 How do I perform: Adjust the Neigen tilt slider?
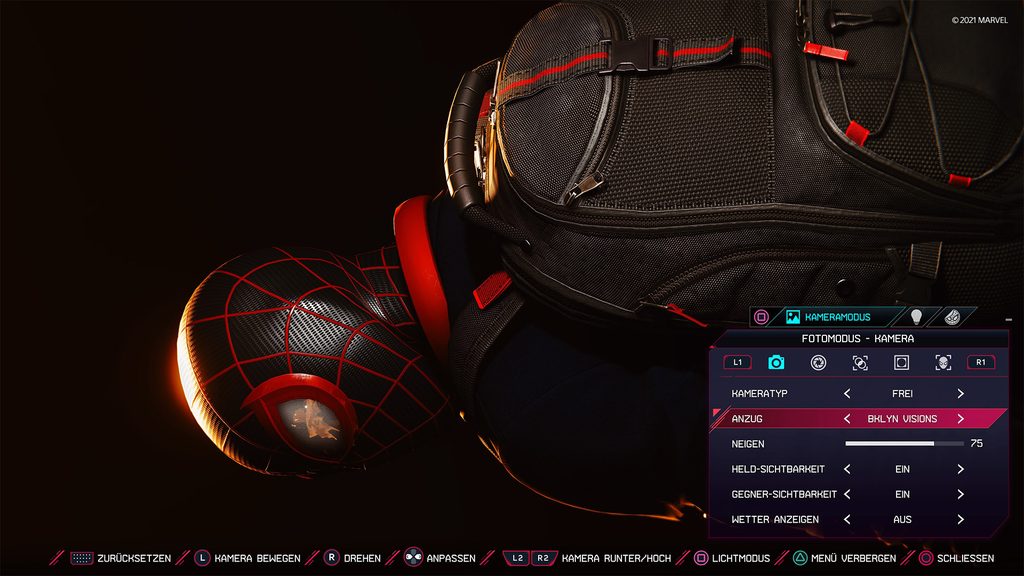pos(904,443)
